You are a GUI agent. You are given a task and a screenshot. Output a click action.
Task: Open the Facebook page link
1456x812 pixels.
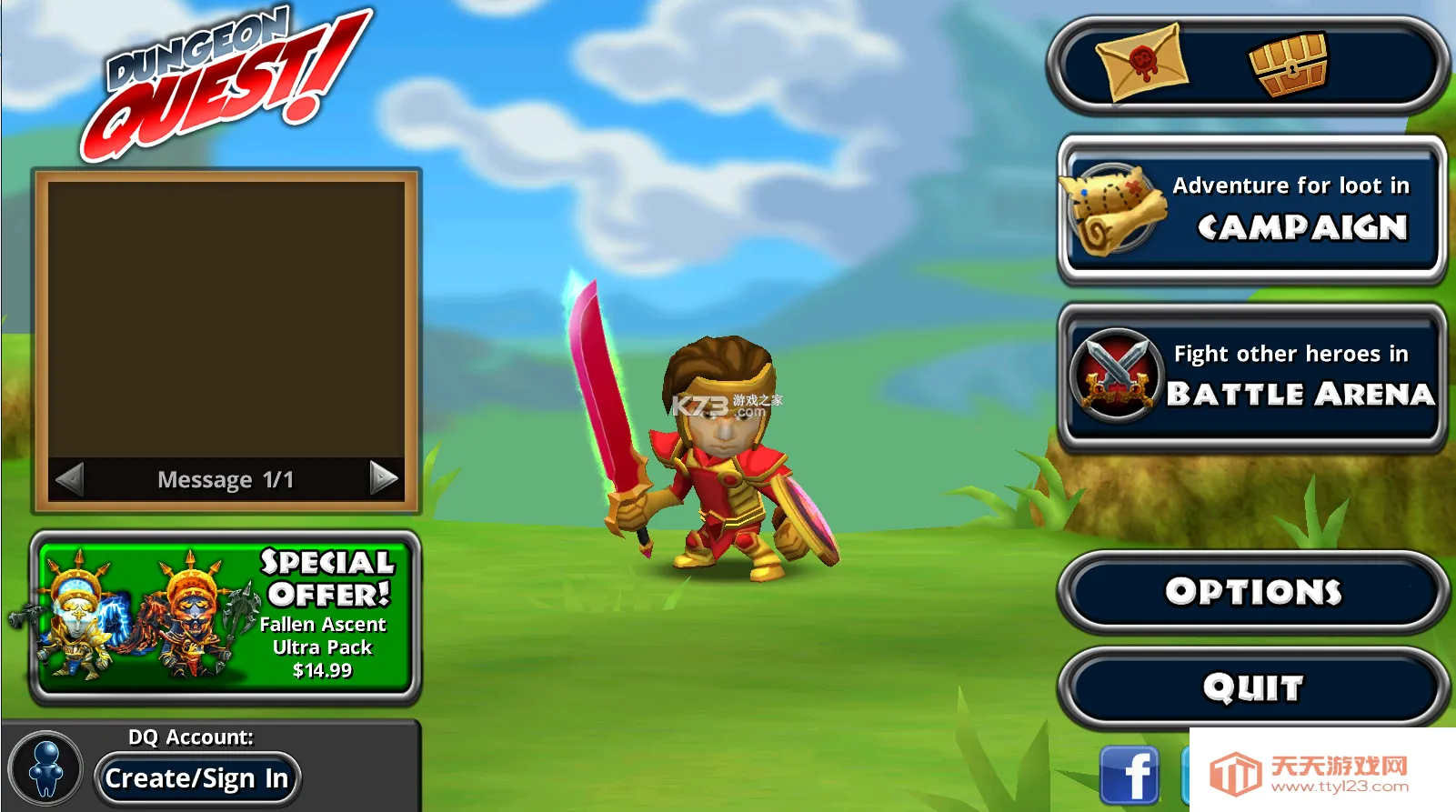tap(1129, 776)
